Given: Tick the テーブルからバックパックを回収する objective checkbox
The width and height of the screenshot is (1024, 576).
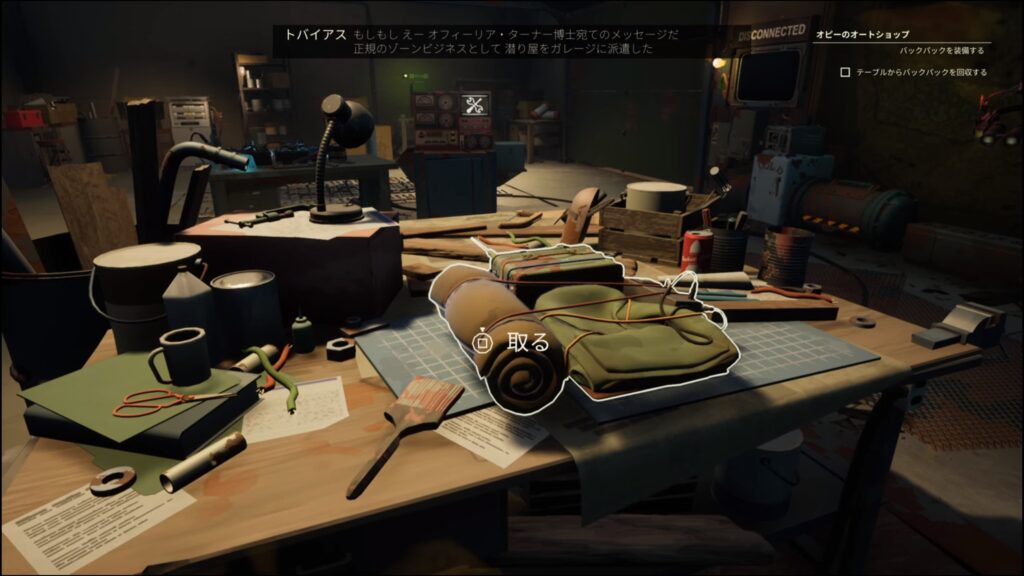Looking at the screenshot, I should click(x=845, y=72).
